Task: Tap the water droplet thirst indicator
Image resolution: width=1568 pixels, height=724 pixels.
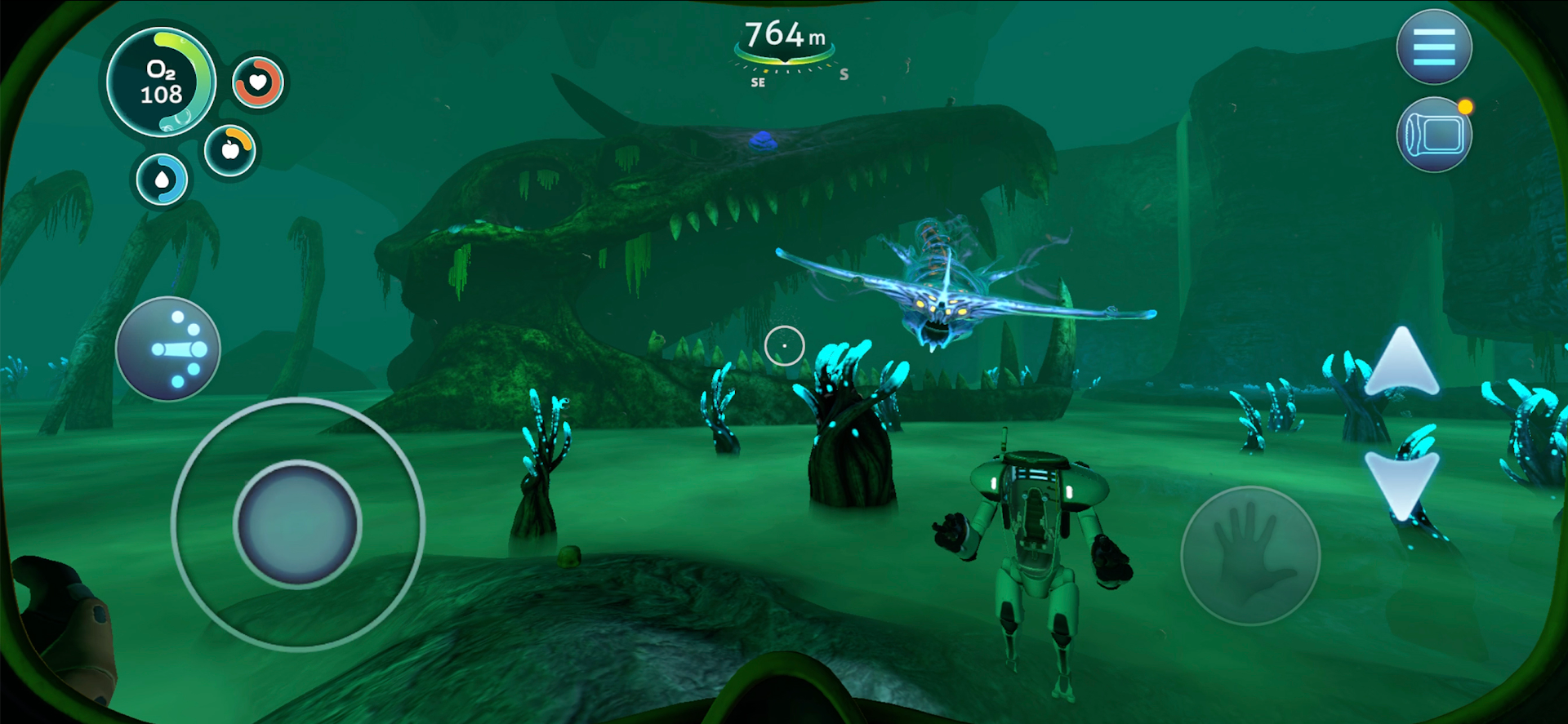Action: coord(160,178)
